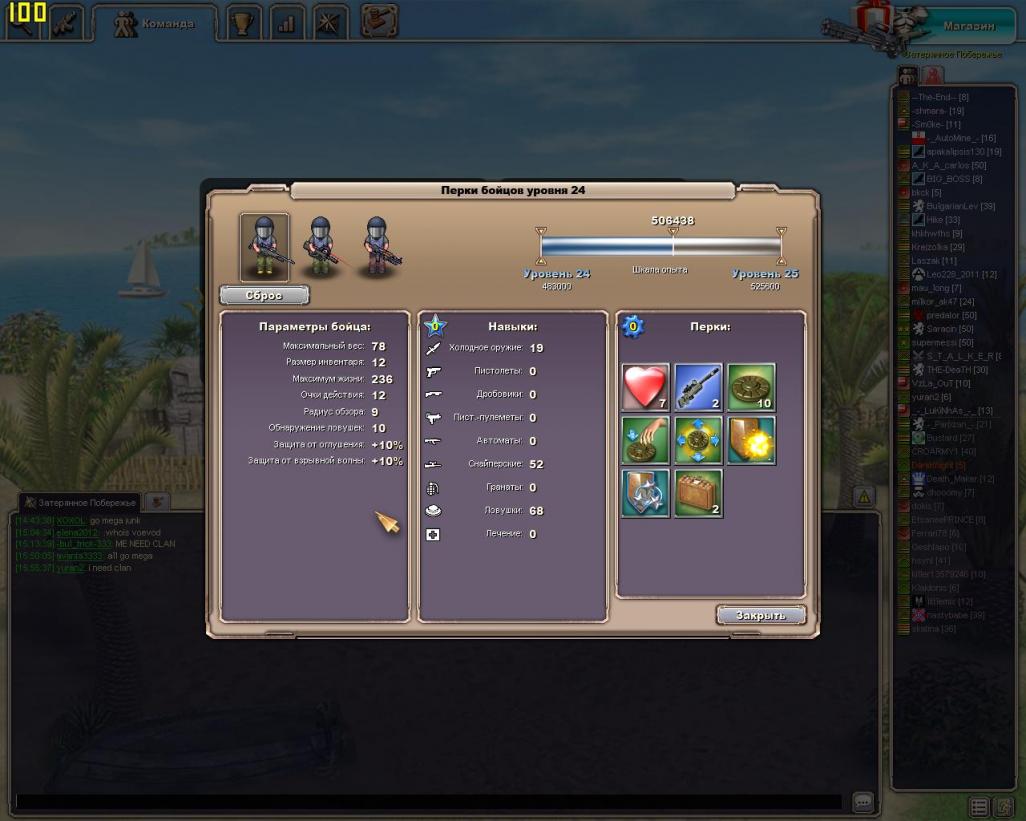Open the trophy tab
The width and height of the screenshot is (1026, 821).
[242, 23]
